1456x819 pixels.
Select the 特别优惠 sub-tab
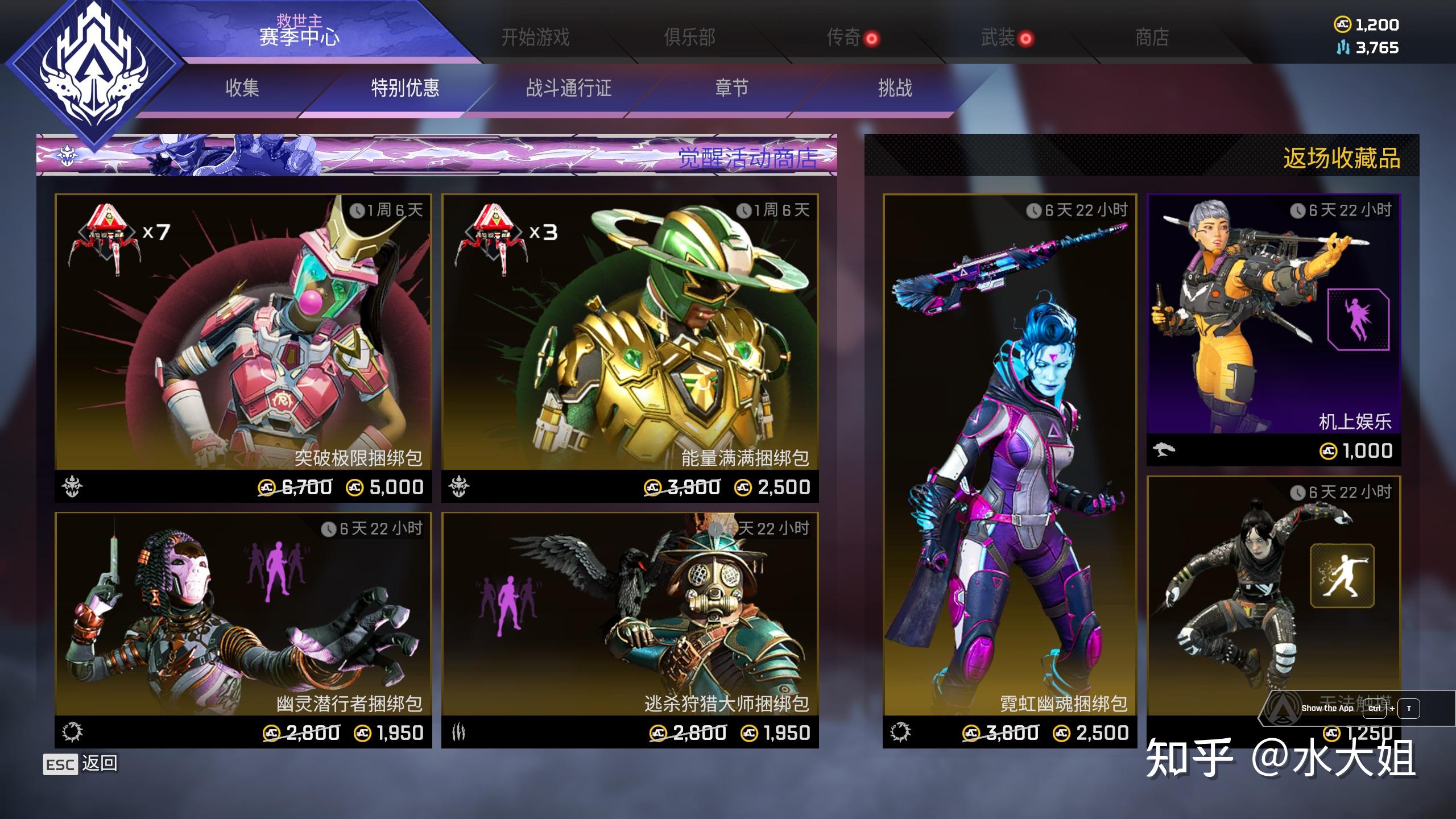click(405, 88)
